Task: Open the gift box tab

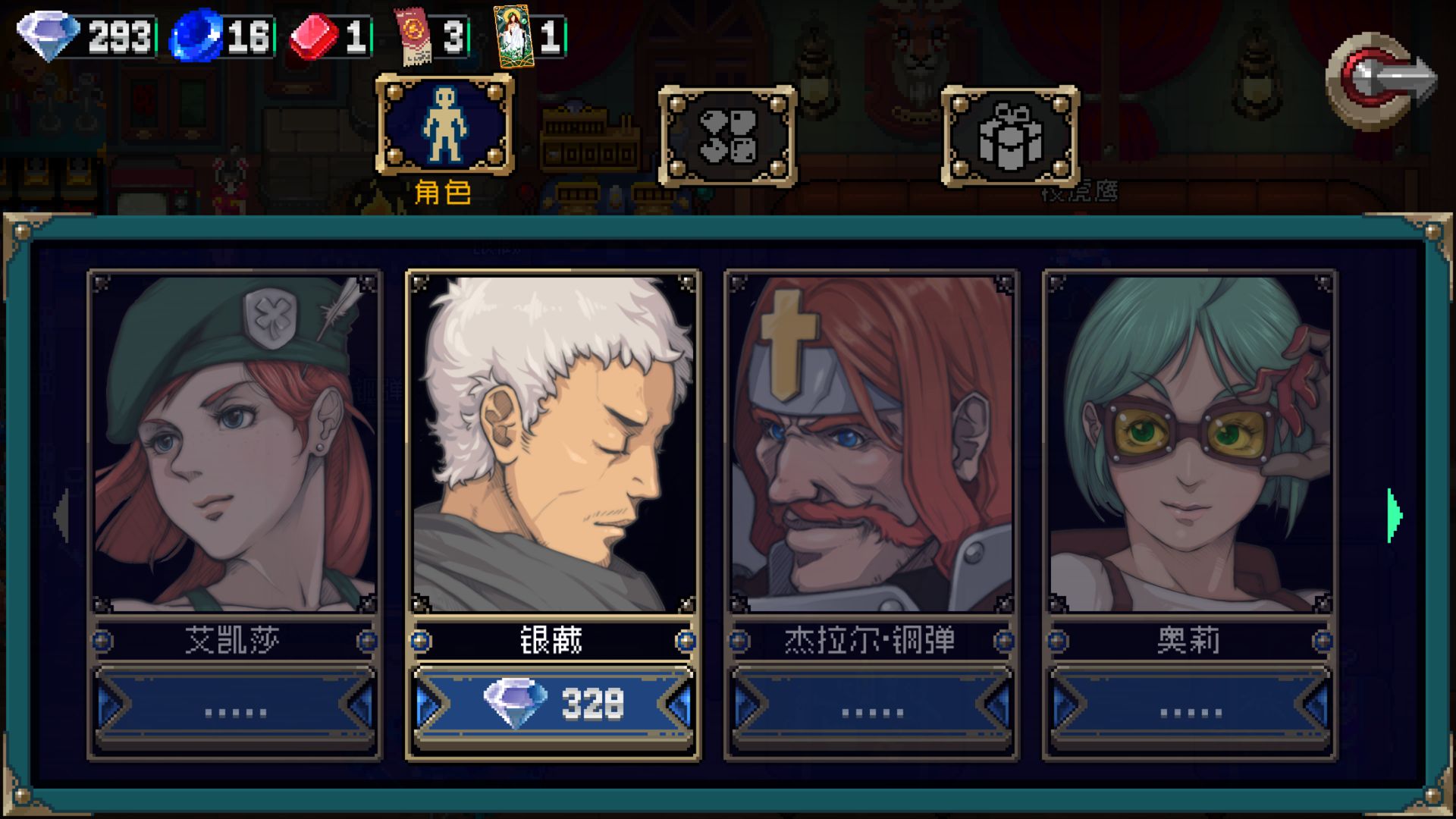Action: tap(1009, 136)
